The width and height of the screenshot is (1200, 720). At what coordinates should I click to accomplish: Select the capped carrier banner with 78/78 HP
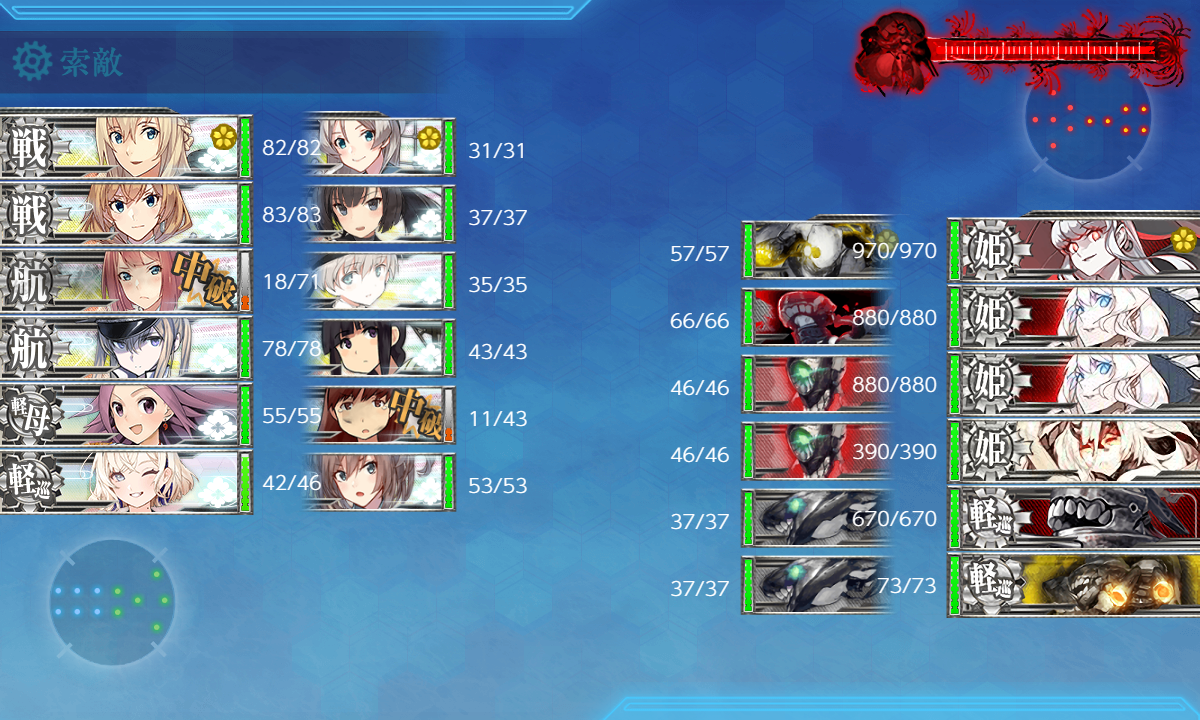[x=125, y=348]
